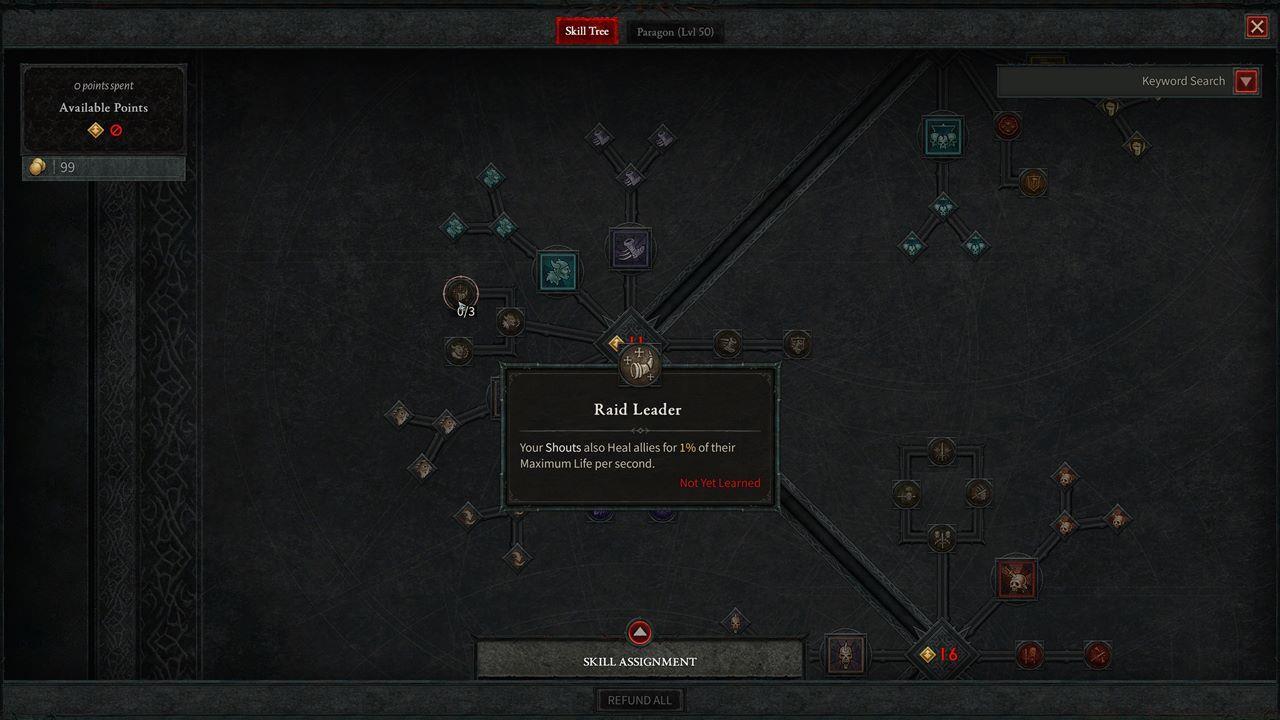Select the Raid Leader passive node
The image size is (1280, 720).
point(639,365)
